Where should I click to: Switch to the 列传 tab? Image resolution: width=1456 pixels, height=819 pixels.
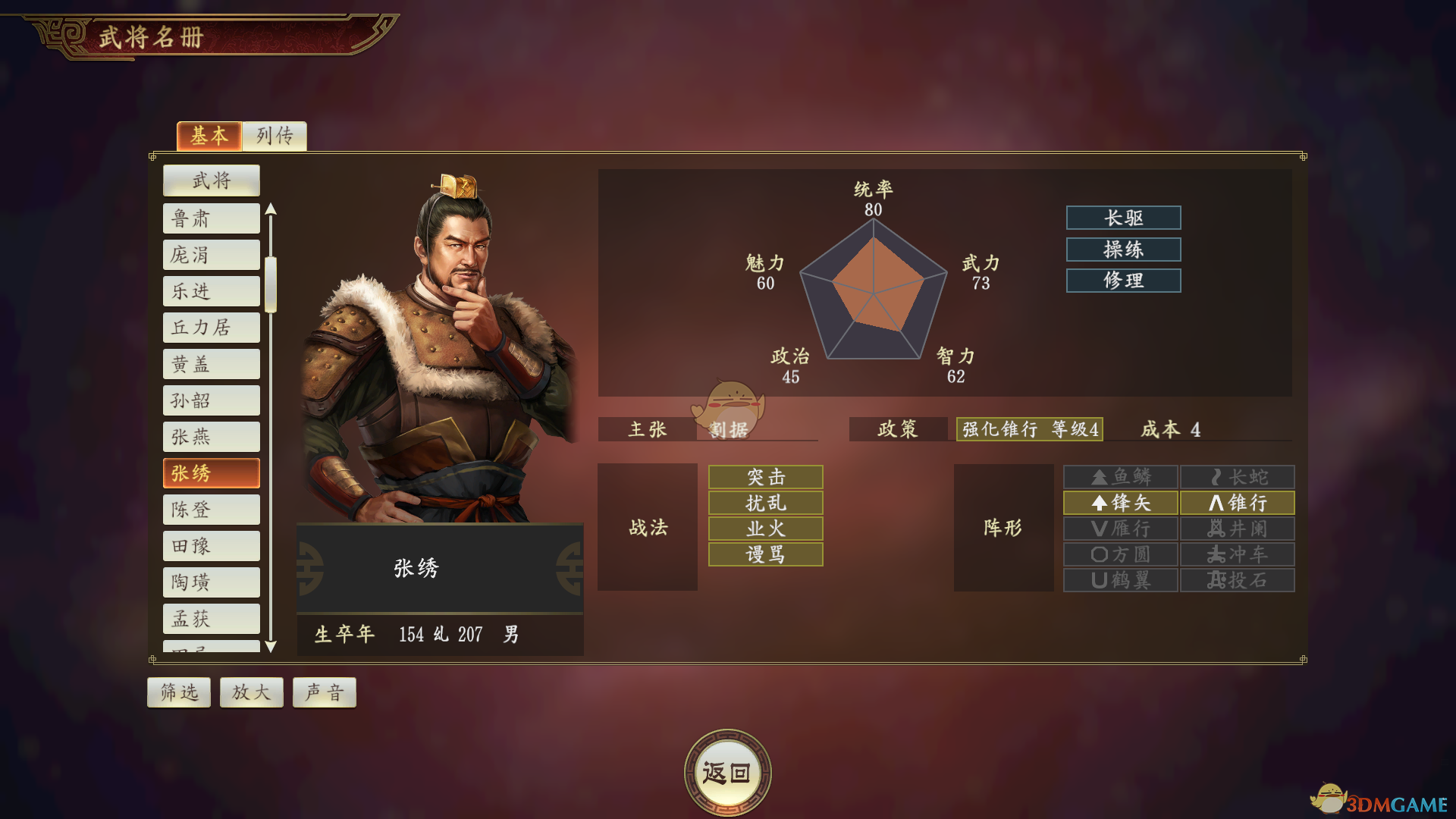274,136
